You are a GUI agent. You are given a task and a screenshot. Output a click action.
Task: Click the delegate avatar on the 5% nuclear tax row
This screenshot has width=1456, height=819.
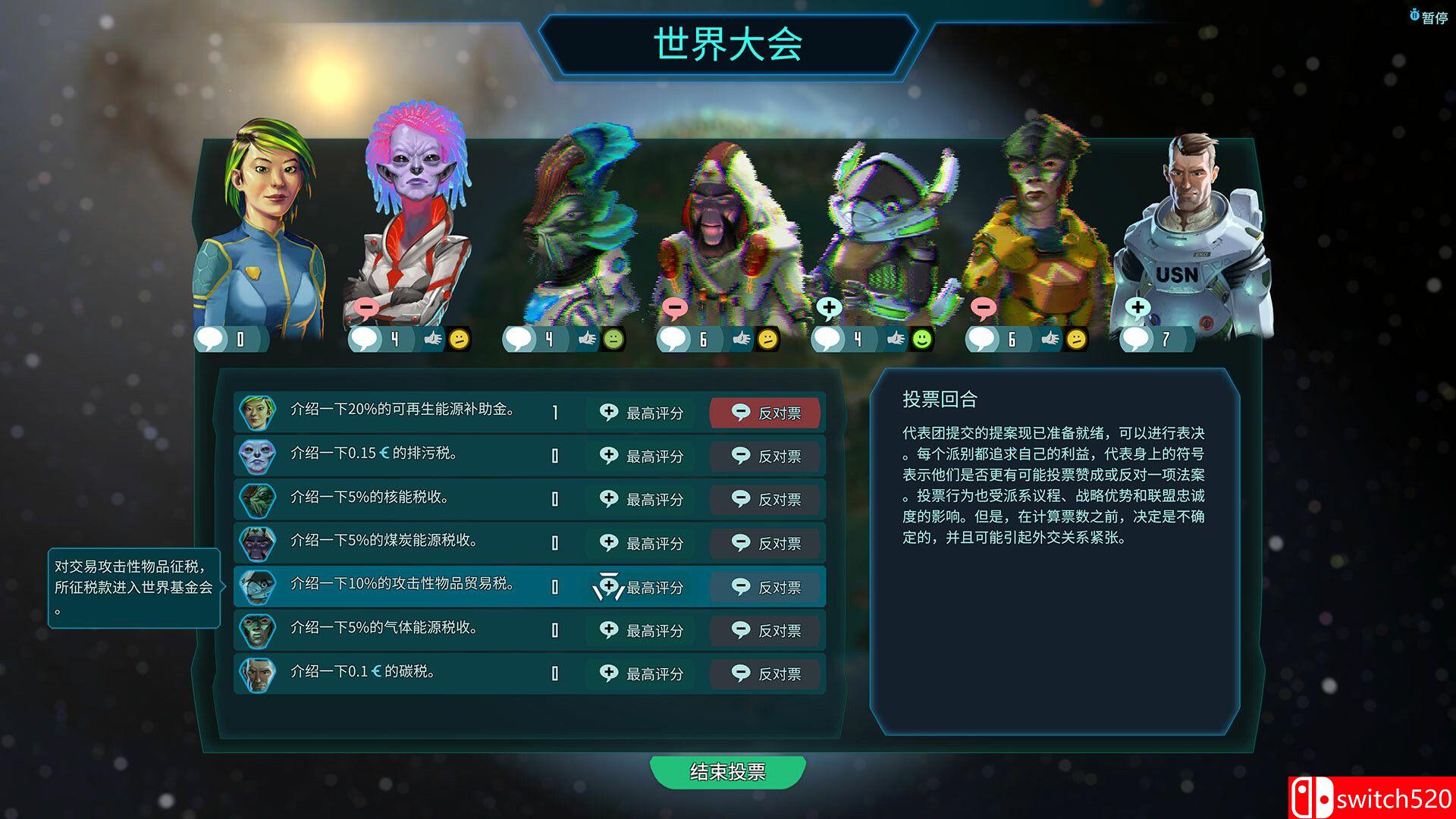pos(258,499)
